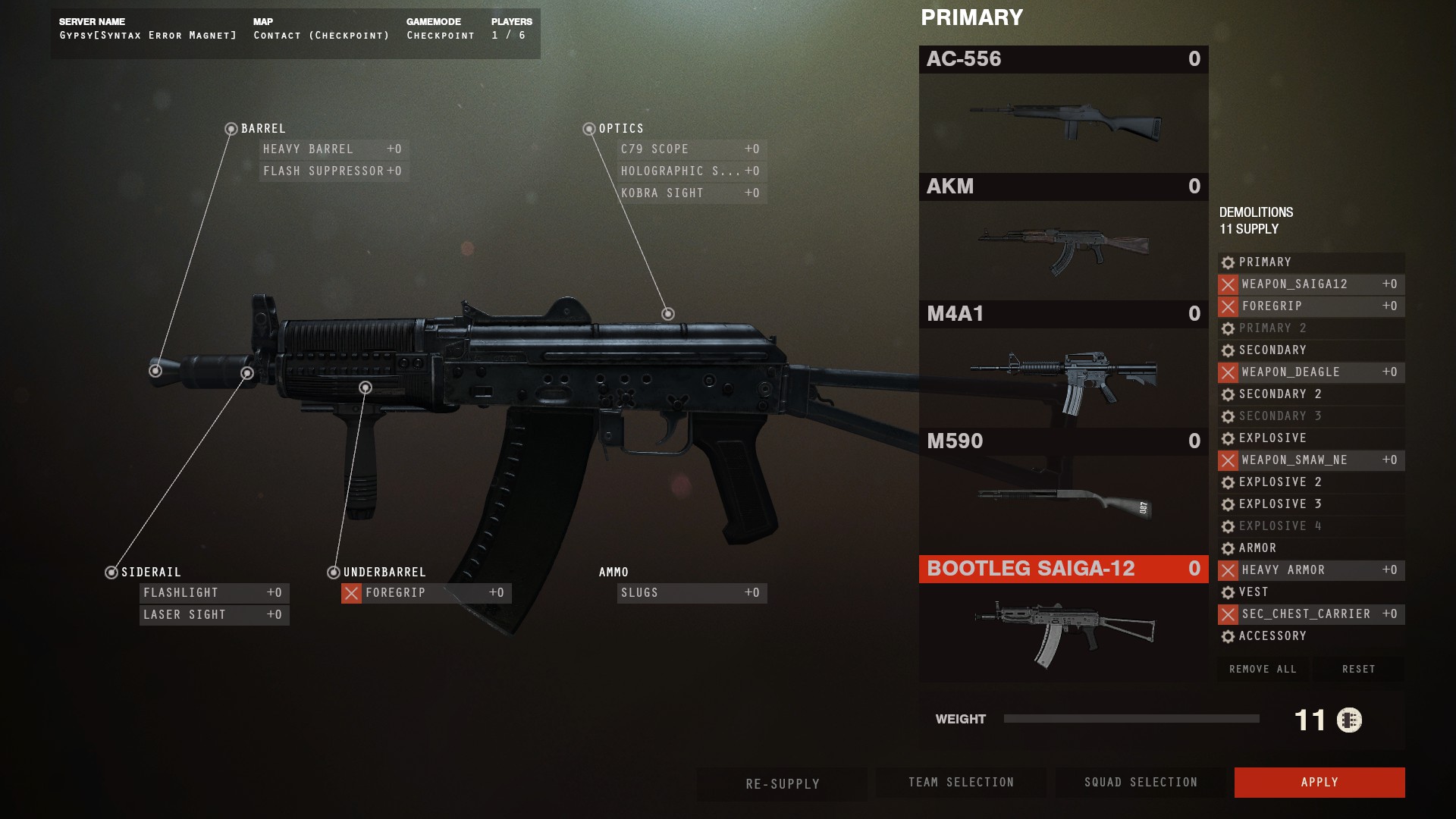
Task: Pick the M4A1 carbine
Action: click(1063, 364)
